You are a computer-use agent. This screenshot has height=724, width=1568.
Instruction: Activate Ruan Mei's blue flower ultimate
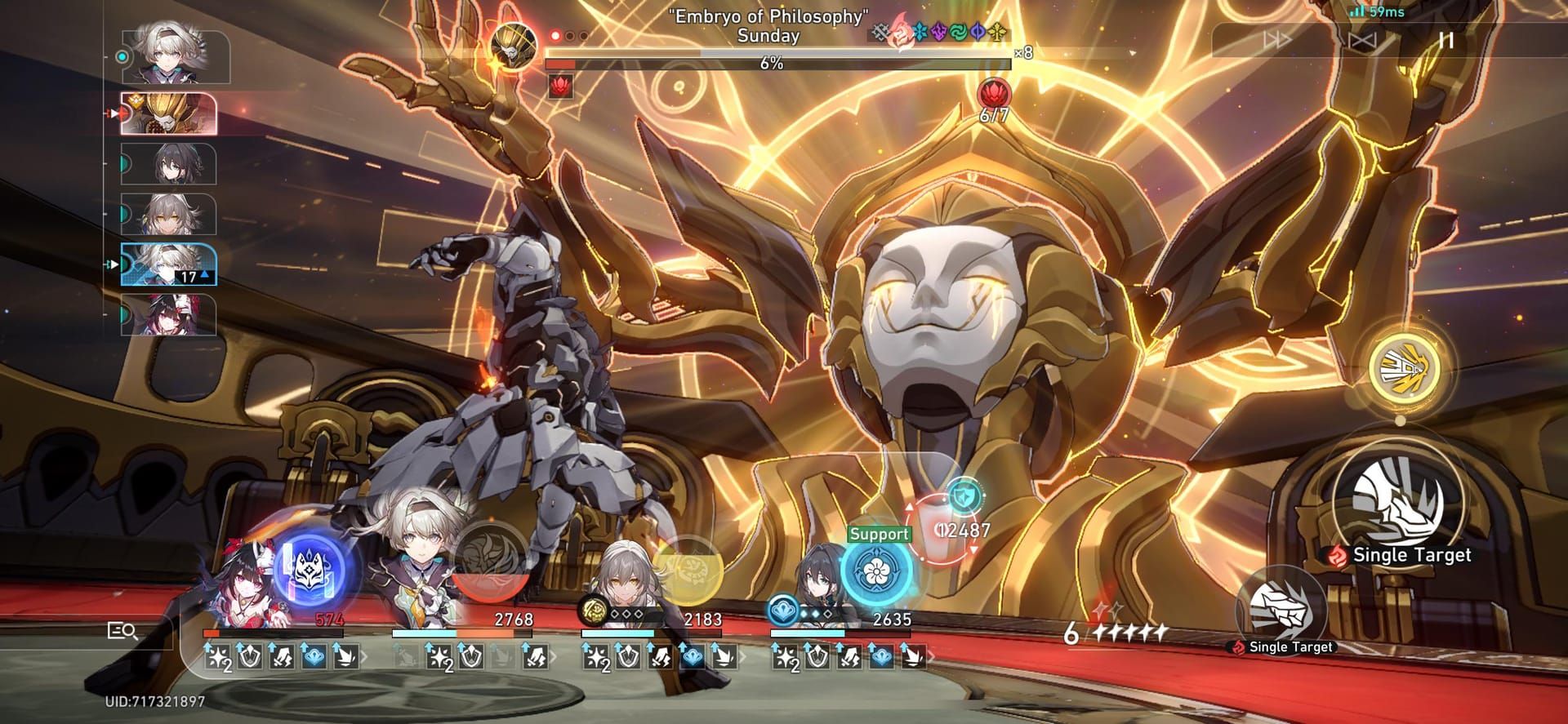(x=876, y=571)
